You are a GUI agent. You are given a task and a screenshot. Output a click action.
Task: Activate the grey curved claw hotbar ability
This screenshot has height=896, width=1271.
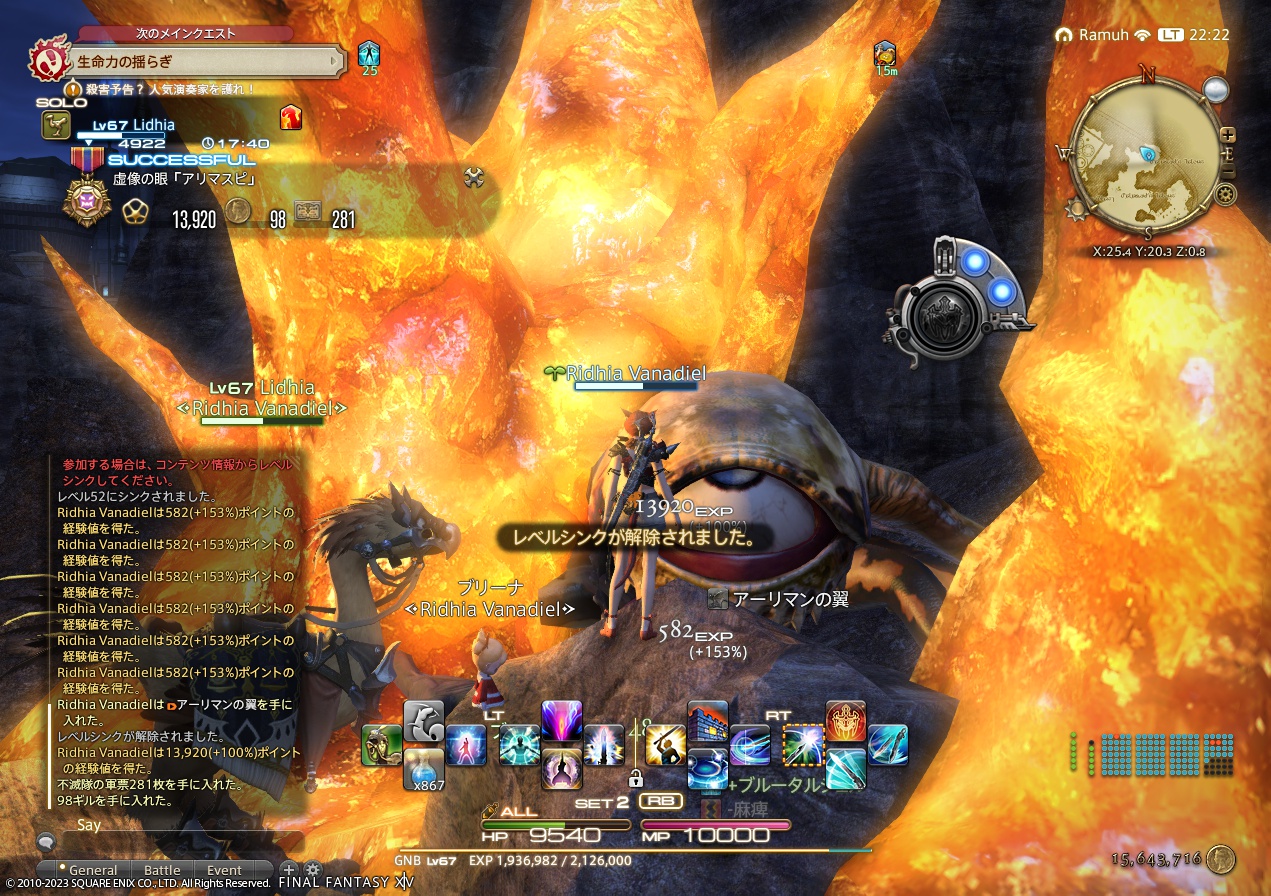pyautogui.click(x=423, y=720)
